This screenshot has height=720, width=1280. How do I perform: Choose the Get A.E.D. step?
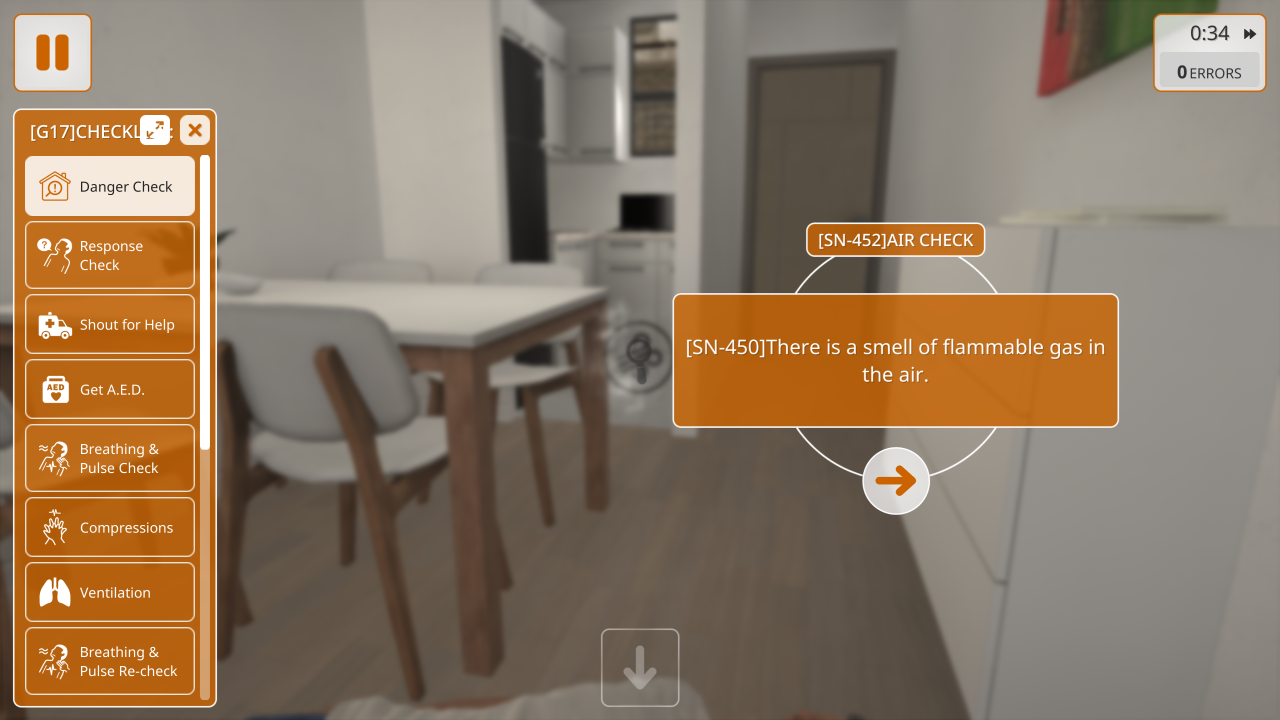(110, 389)
